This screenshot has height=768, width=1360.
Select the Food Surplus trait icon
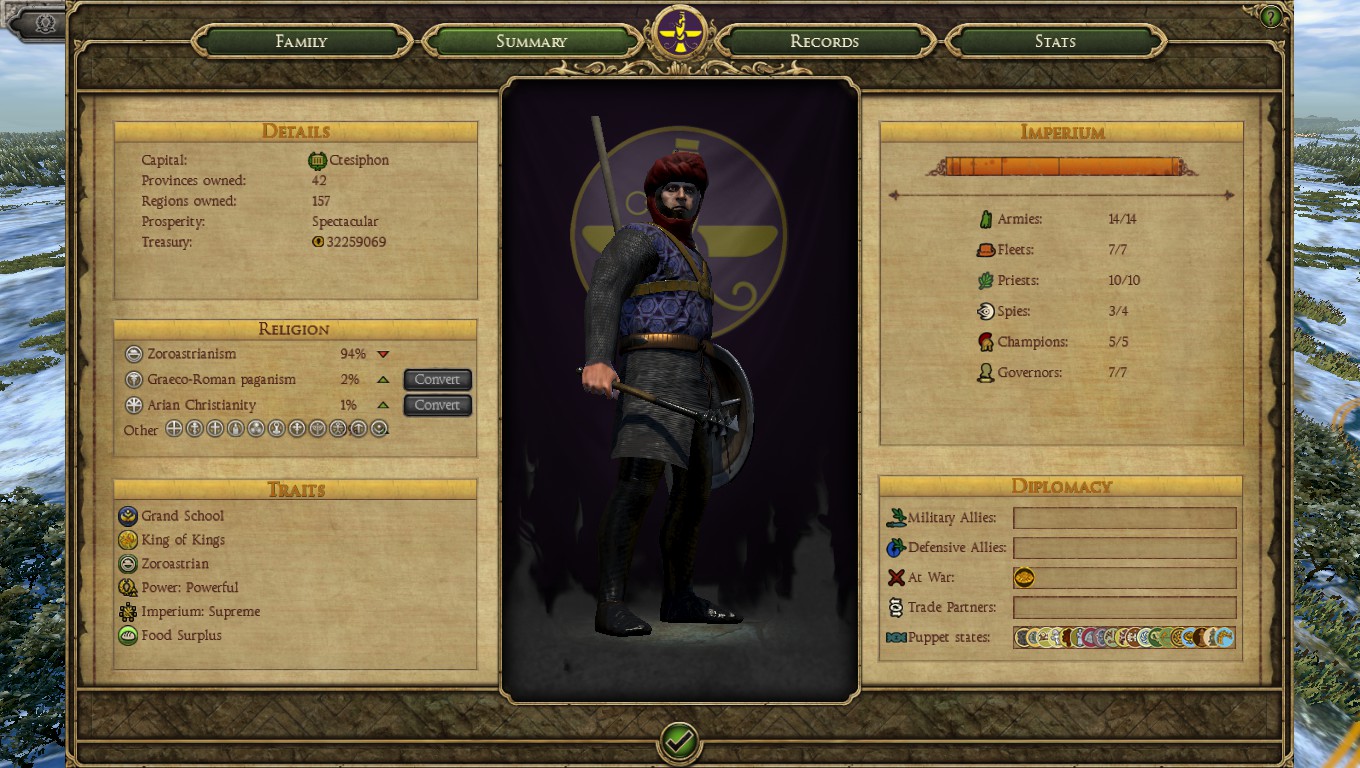point(128,635)
